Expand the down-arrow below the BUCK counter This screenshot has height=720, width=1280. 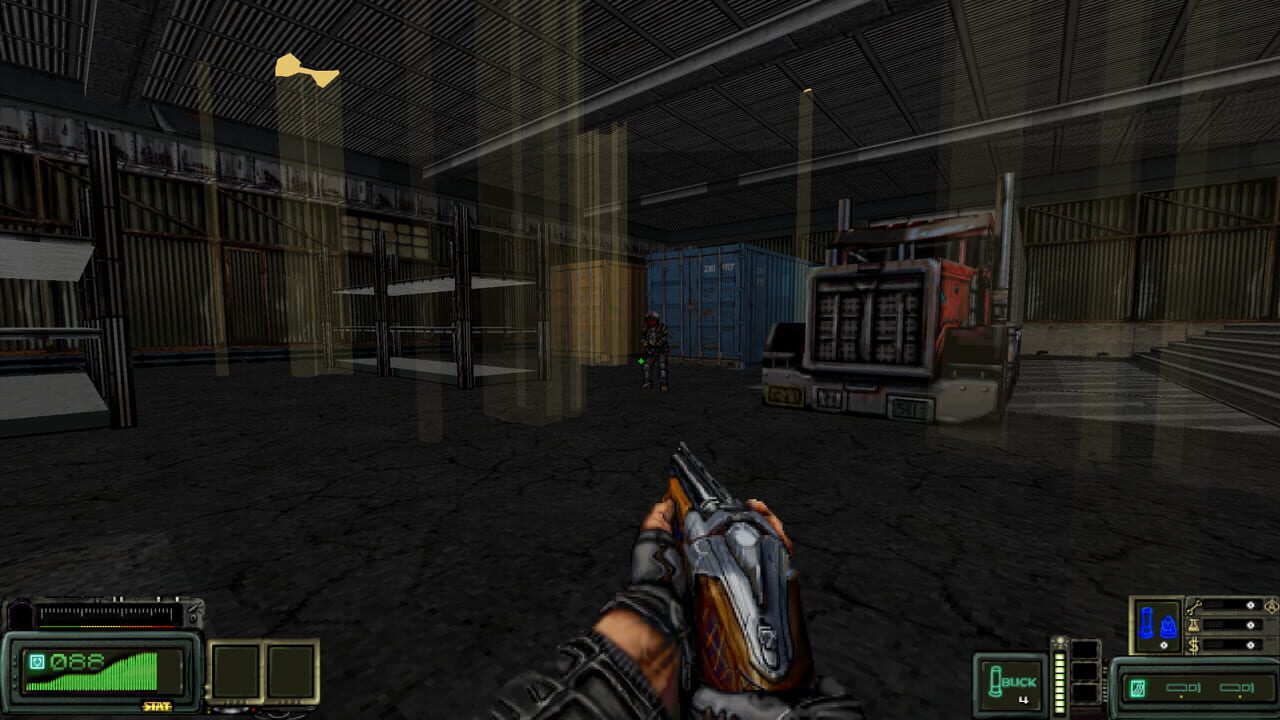[x=1024, y=699]
